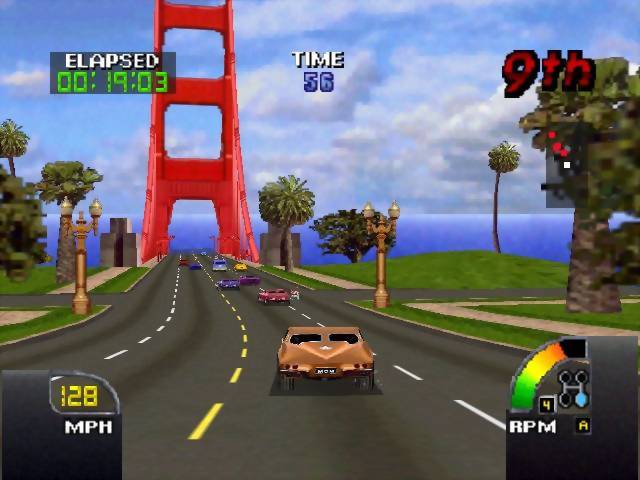The width and height of the screenshot is (640, 480).
Task: Click the automatic transmission 'A' indicator
Action: tap(583, 425)
